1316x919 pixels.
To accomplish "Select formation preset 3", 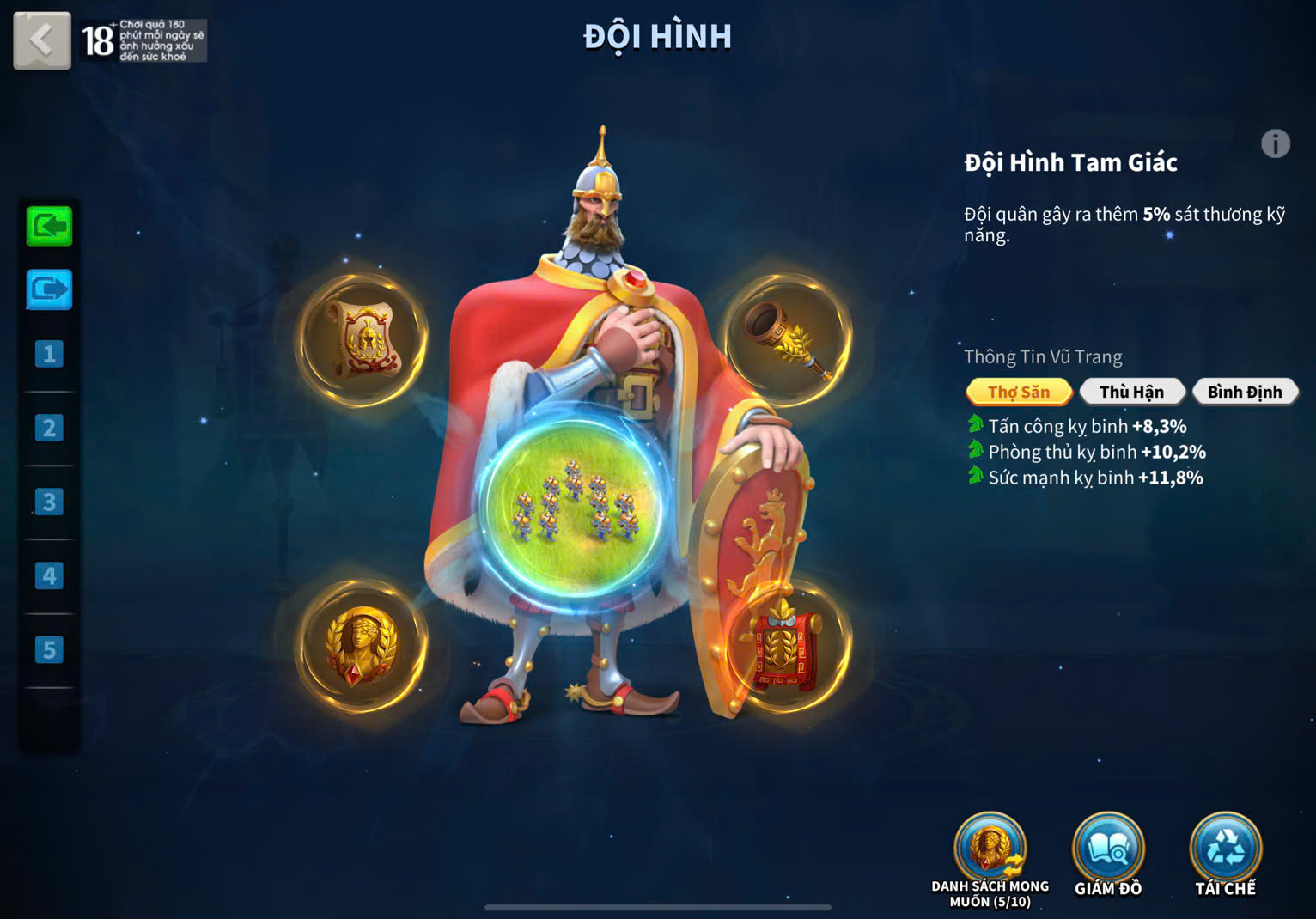I will tap(49, 502).
